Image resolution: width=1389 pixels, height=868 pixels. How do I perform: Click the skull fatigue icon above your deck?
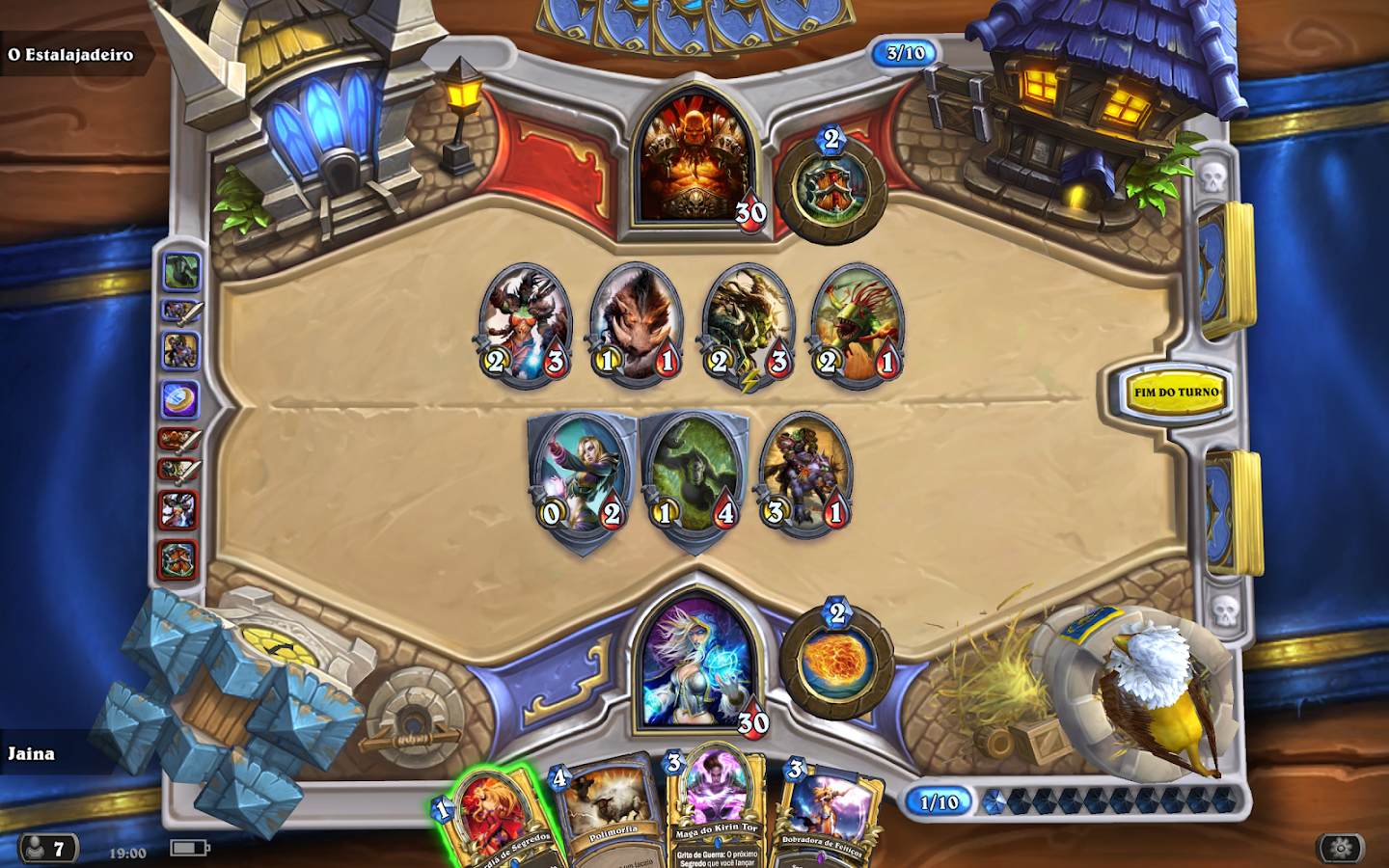click(1227, 614)
